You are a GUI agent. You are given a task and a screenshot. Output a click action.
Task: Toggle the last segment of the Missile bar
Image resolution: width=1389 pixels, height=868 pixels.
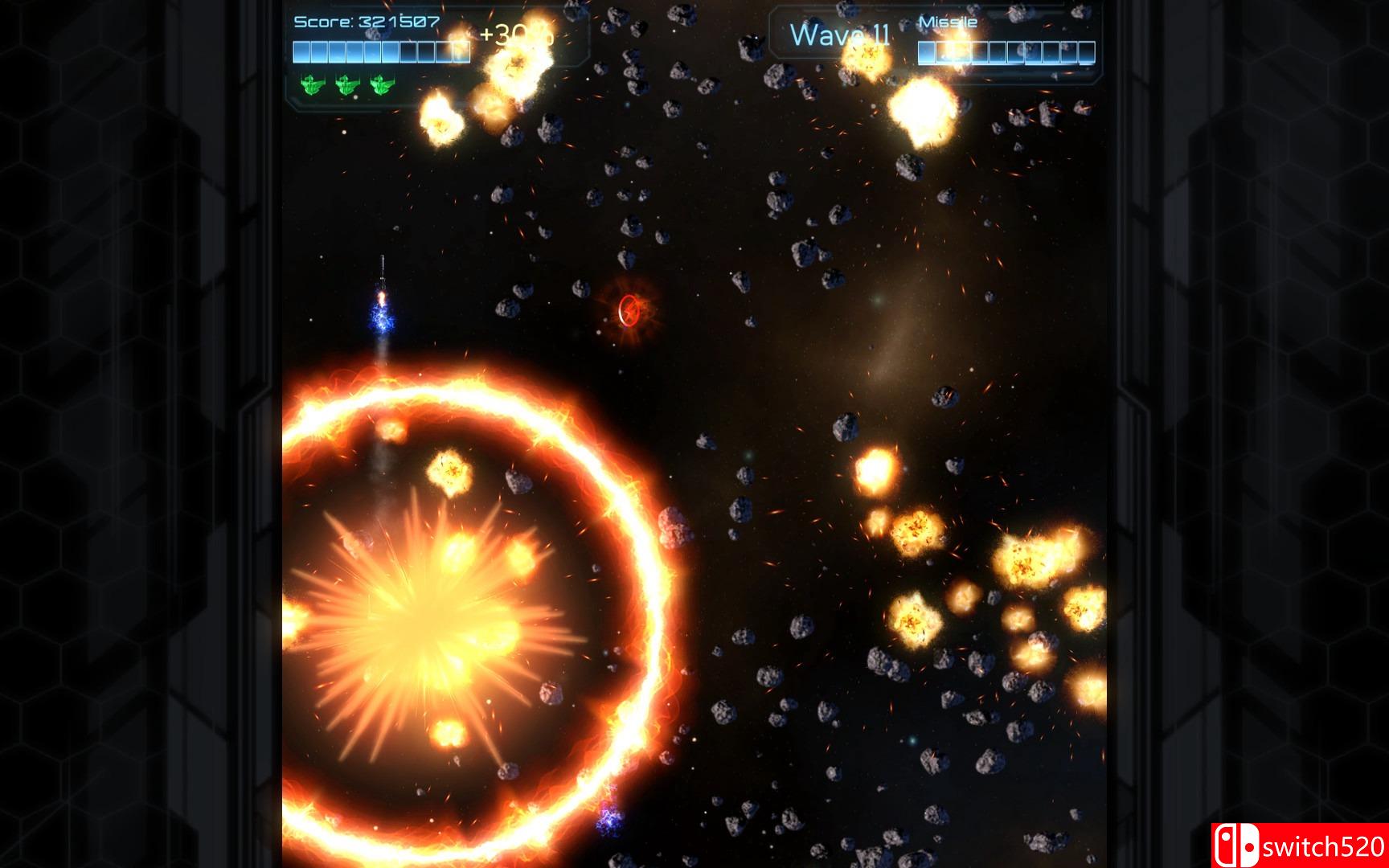pyautogui.click(x=1087, y=53)
